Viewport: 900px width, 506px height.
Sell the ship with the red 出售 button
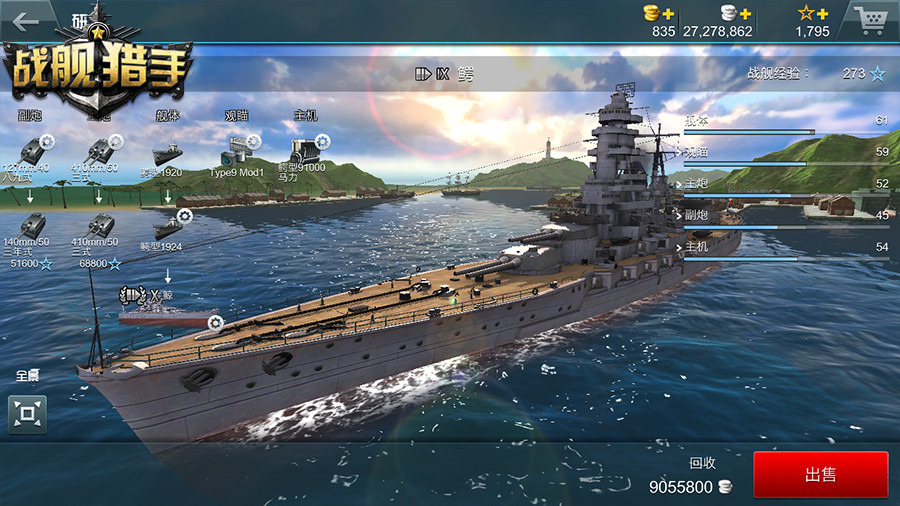820,474
